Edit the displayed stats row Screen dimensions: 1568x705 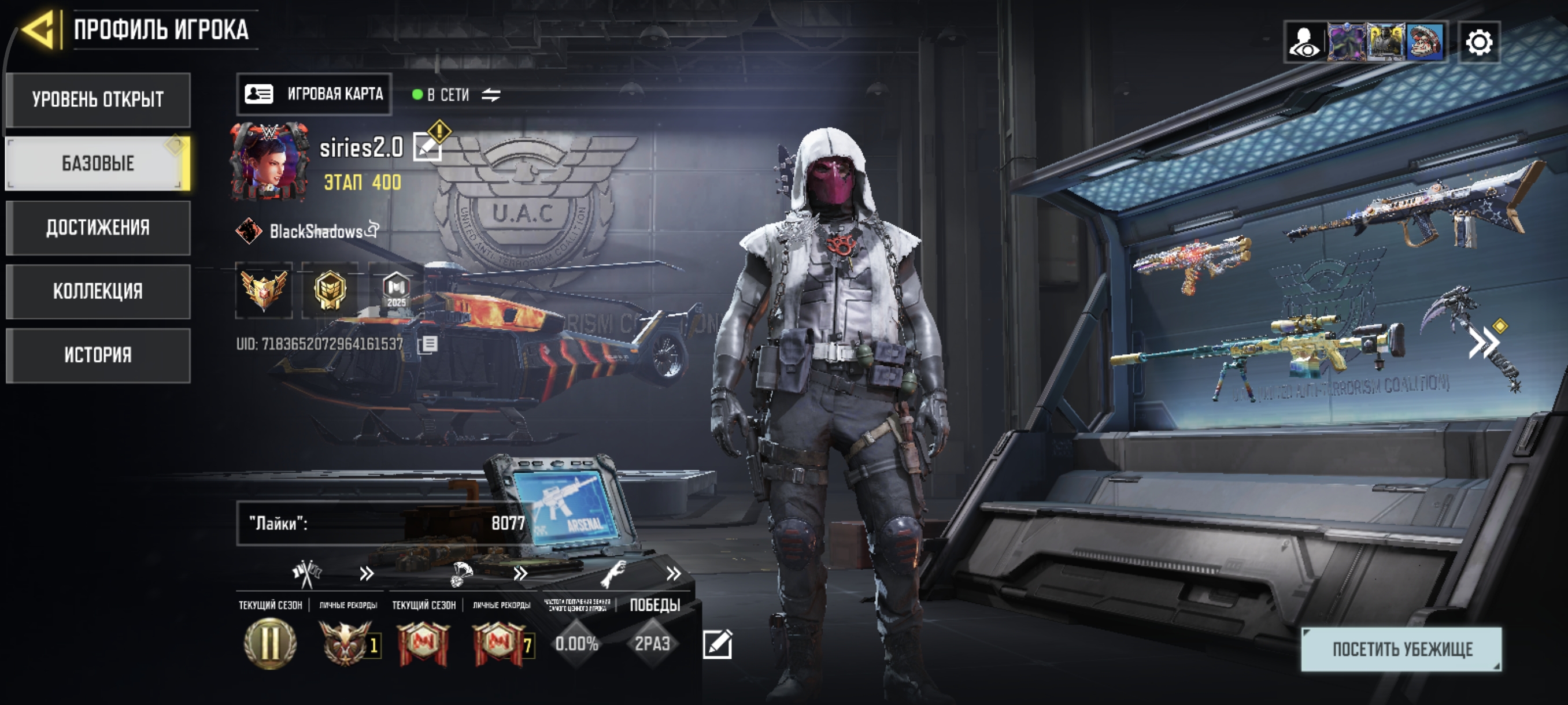click(x=717, y=644)
